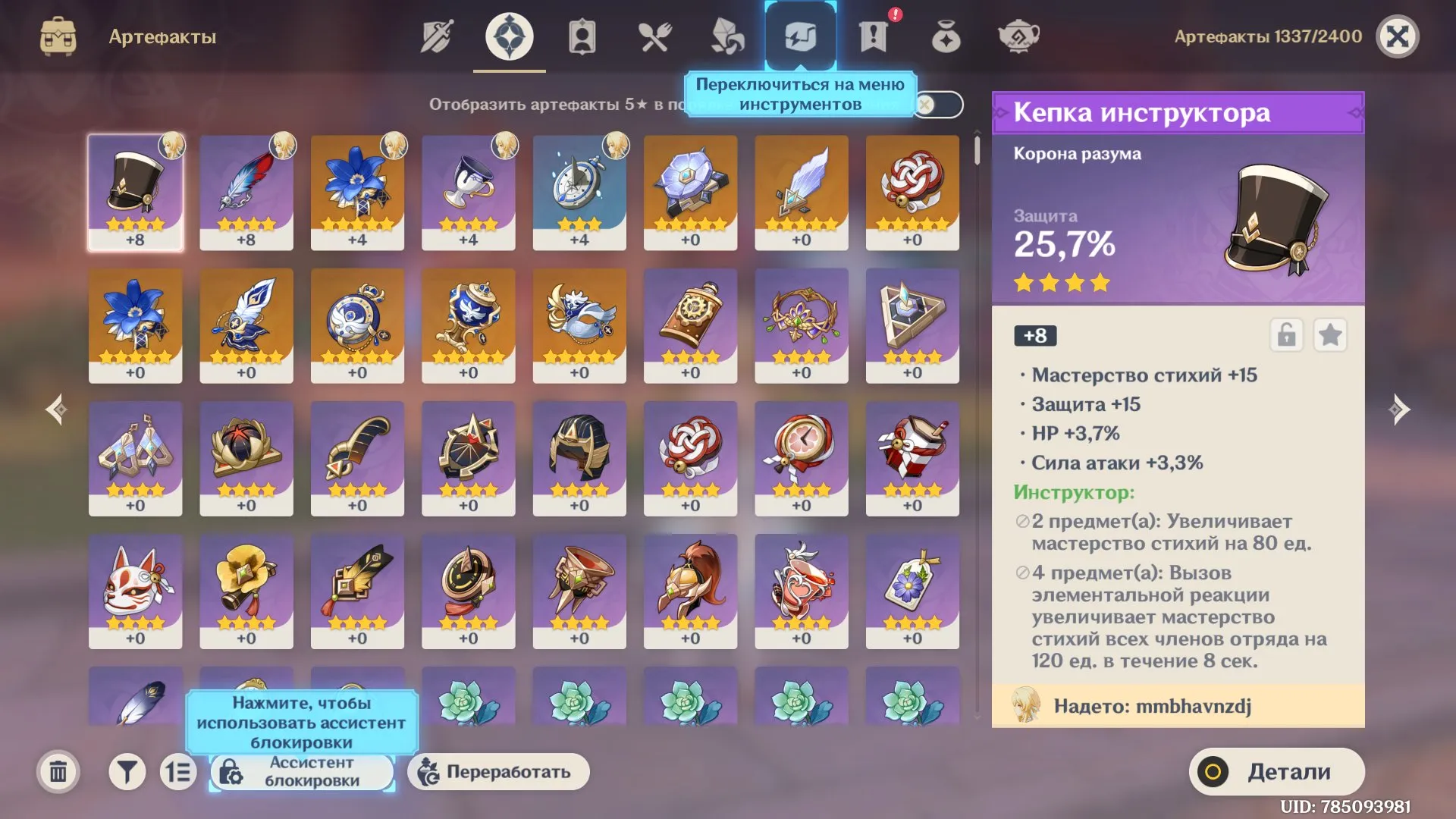This screenshot has width=1456, height=819.
Task: Select the Food inventory icon
Action: (x=654, y=35)
